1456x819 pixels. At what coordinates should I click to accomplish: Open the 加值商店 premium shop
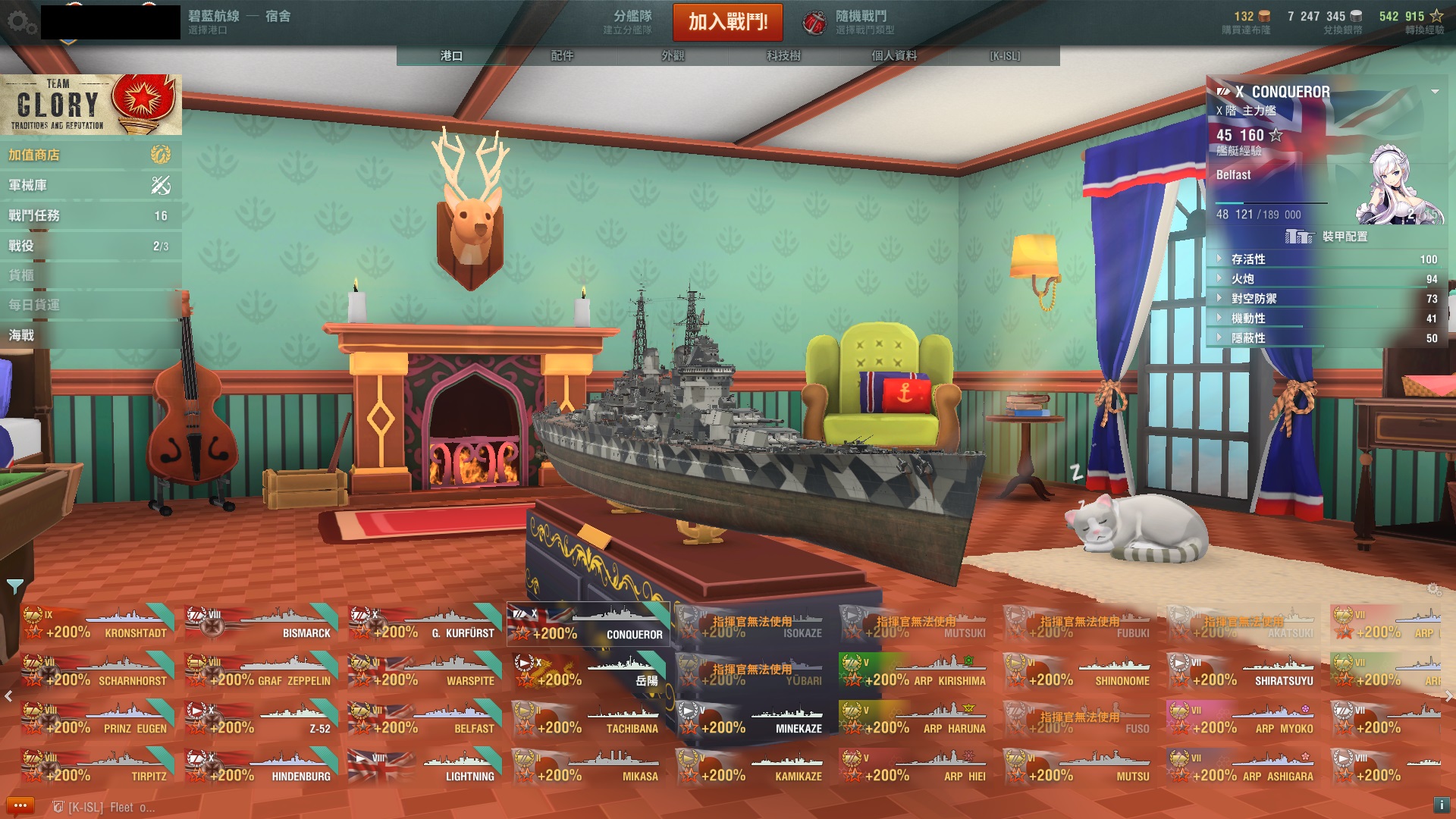tap(89, 155)
